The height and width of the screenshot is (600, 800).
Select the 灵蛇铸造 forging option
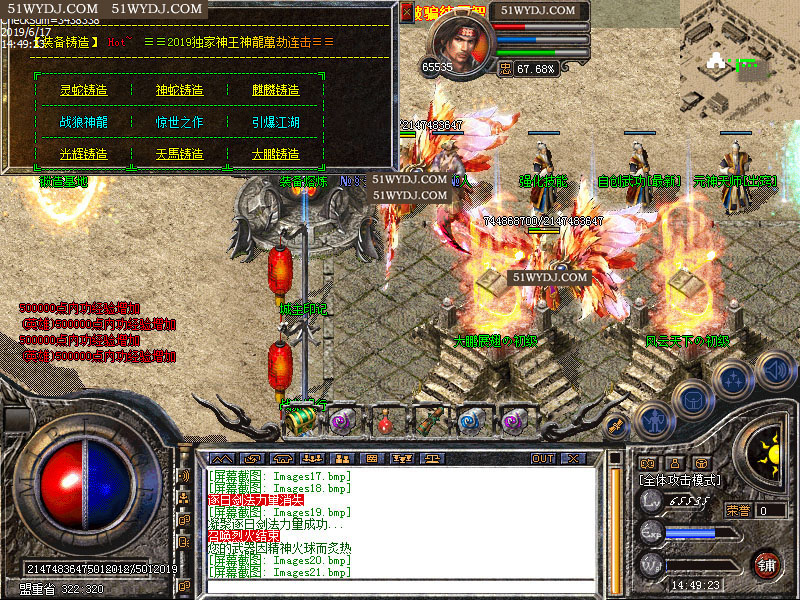[x=83, y=90]
